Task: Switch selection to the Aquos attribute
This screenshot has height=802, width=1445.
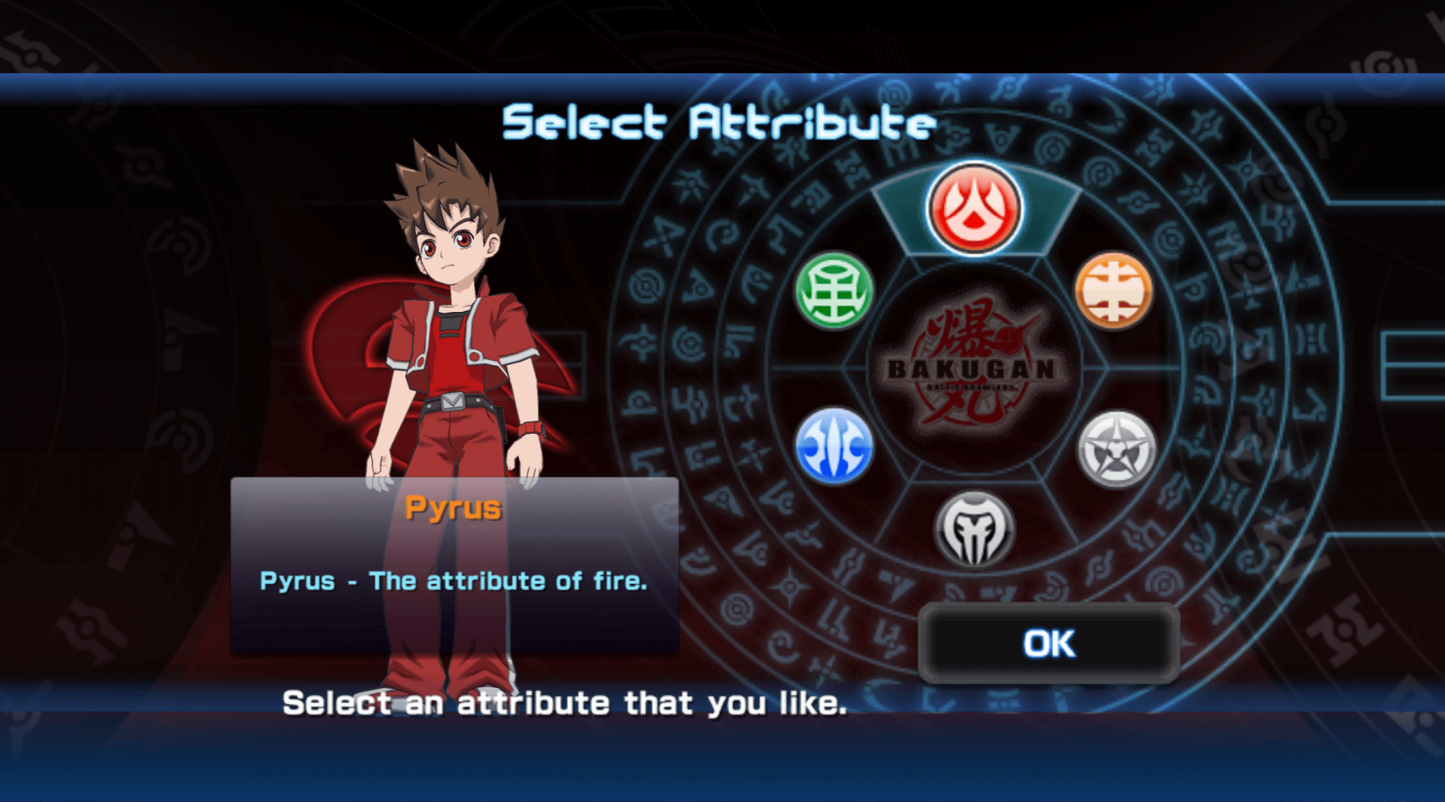Action: (833, 447)
